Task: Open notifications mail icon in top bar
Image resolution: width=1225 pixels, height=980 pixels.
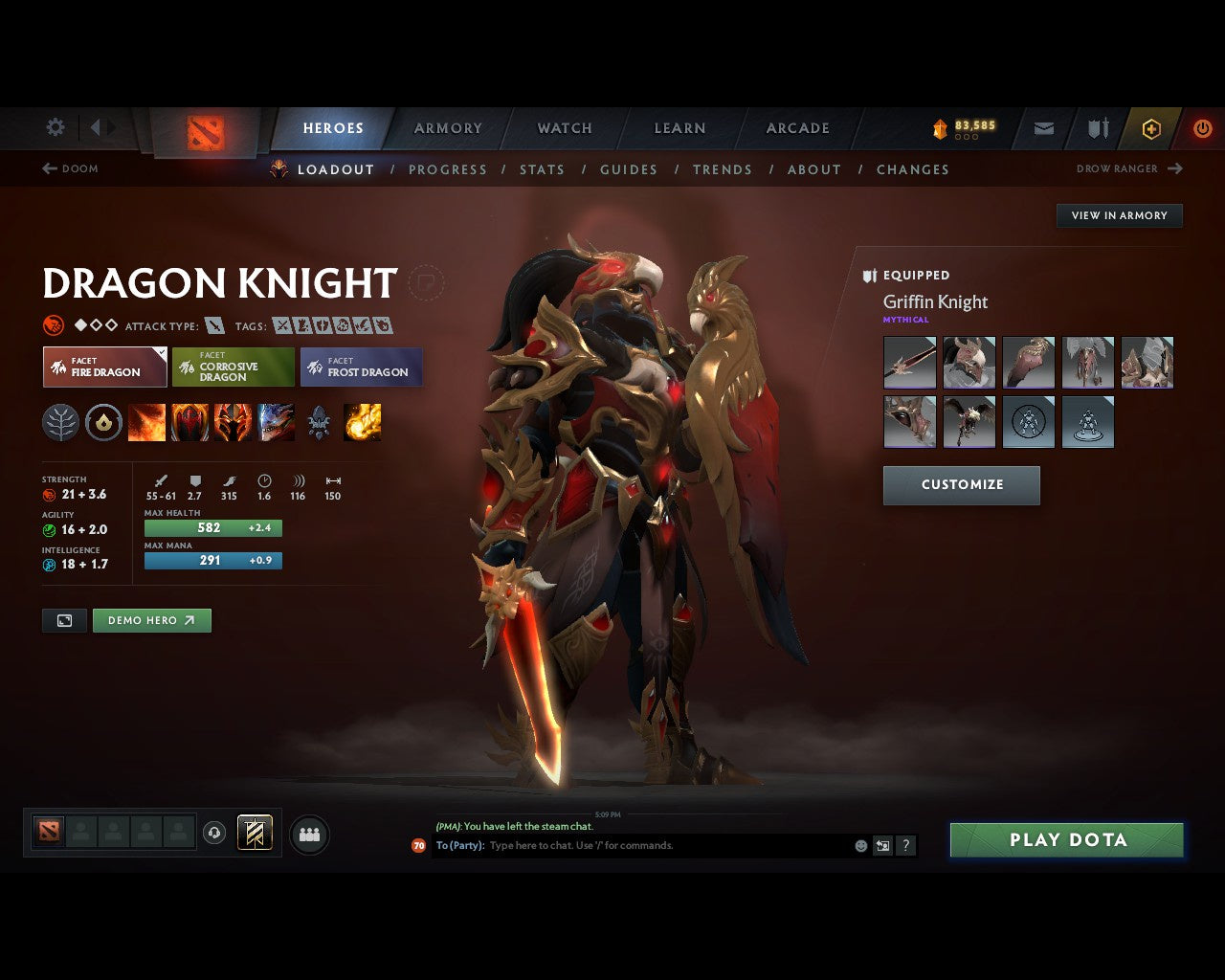Action: 1043,127
